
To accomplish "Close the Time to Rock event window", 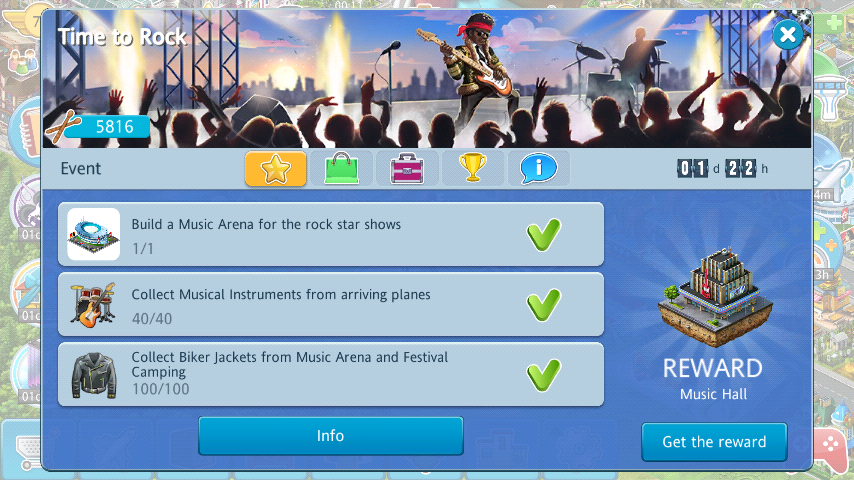I will point(788,36).
